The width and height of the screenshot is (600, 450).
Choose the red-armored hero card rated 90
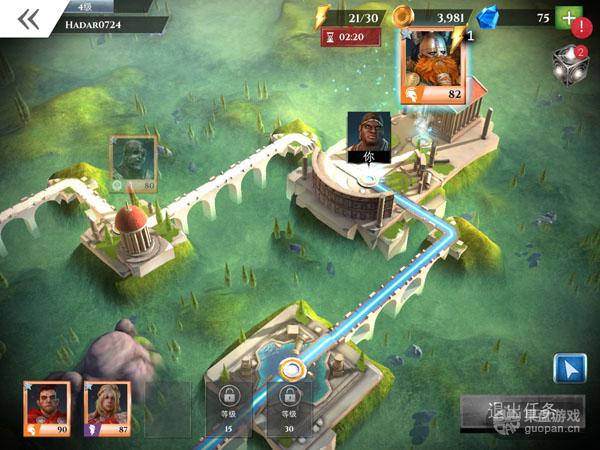(x=47, y=408)
